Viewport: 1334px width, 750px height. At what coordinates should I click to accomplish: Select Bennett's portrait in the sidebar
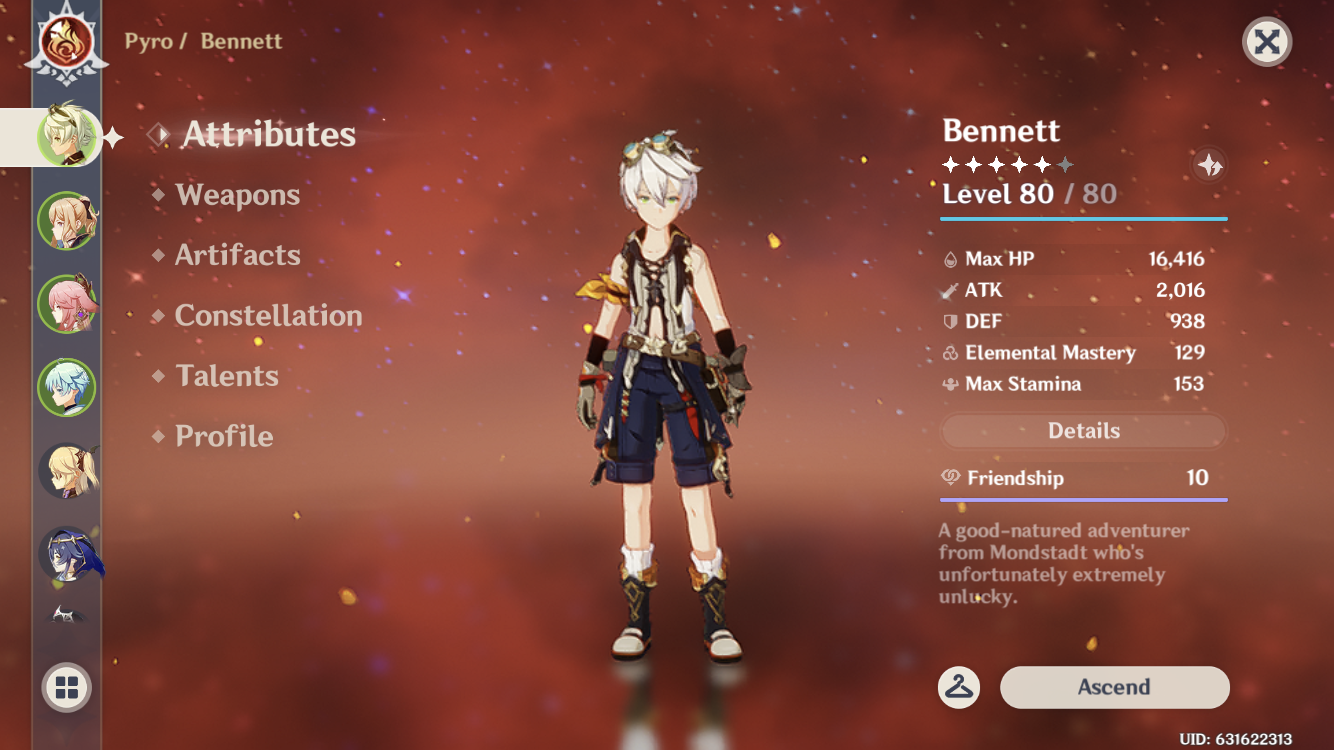(67, 137)
